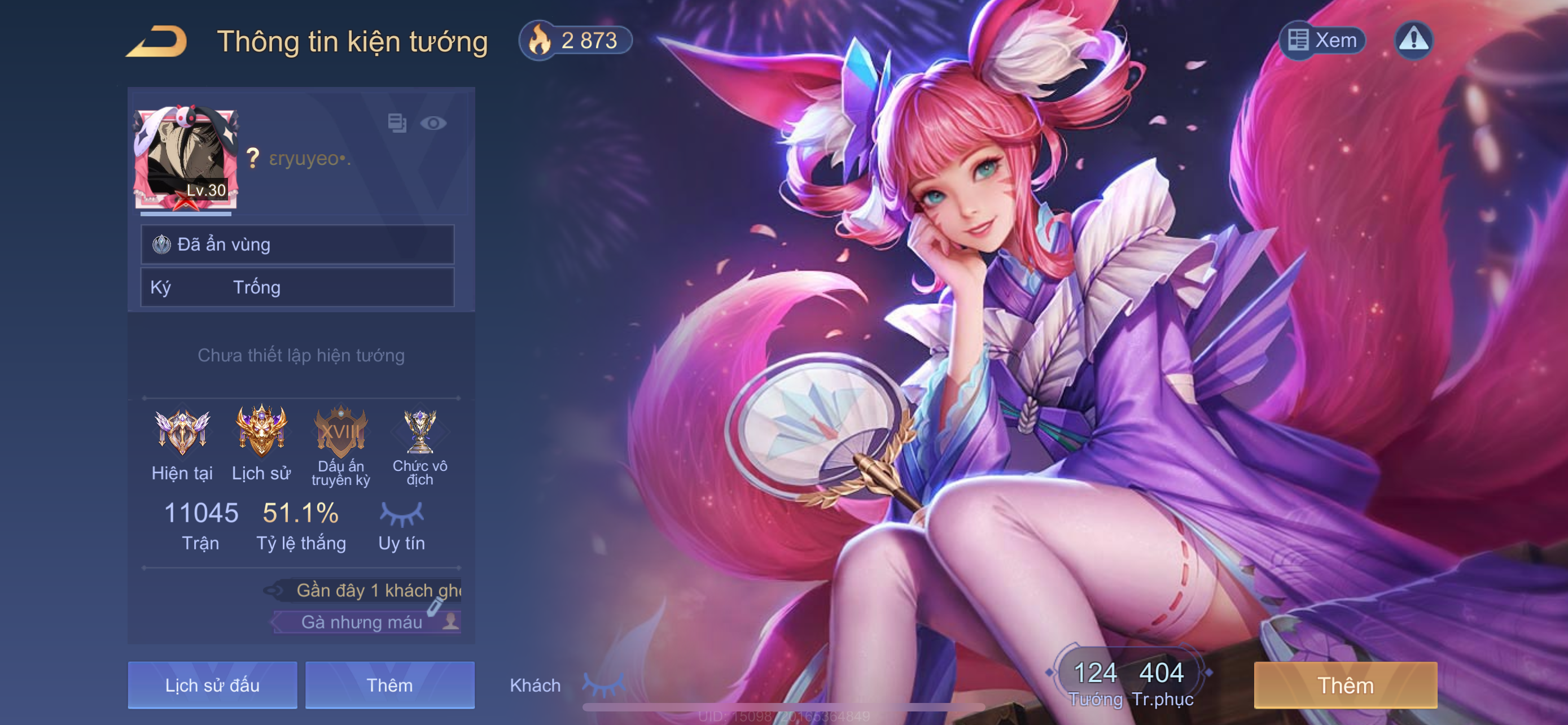Image resolution: width=1568 pixels, height=725 pixels.
Task: Open the flame popularity counter 2 873
Action: (x=575, y=41)
